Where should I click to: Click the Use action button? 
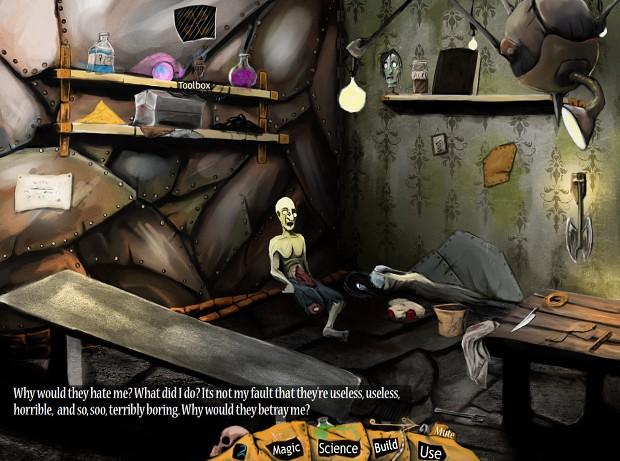pyautogui.click(x=430, y=452)
